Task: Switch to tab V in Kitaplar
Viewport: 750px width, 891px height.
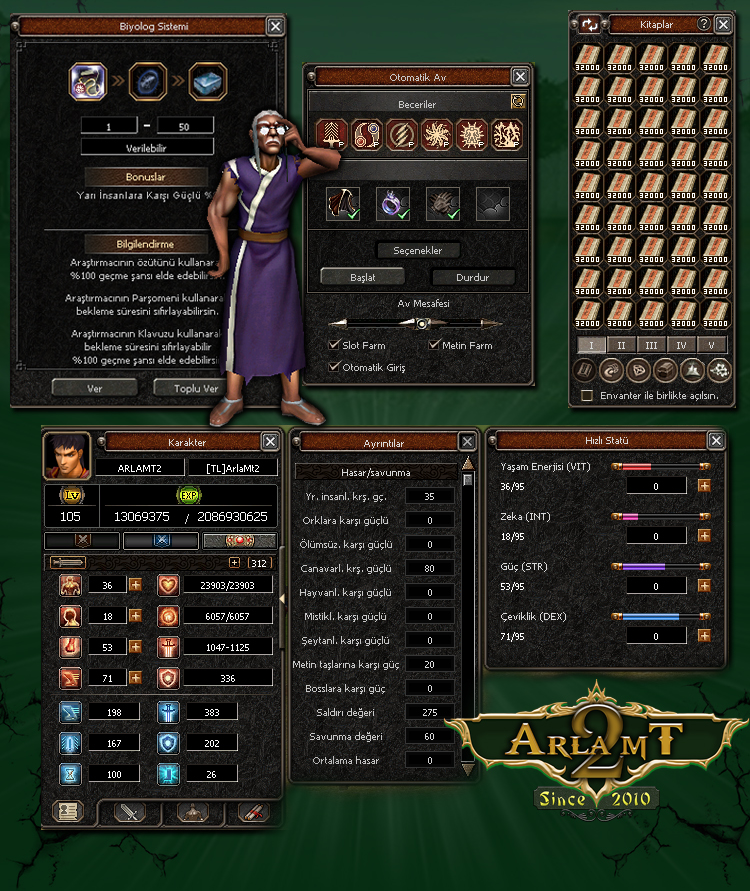Action: 711,345
